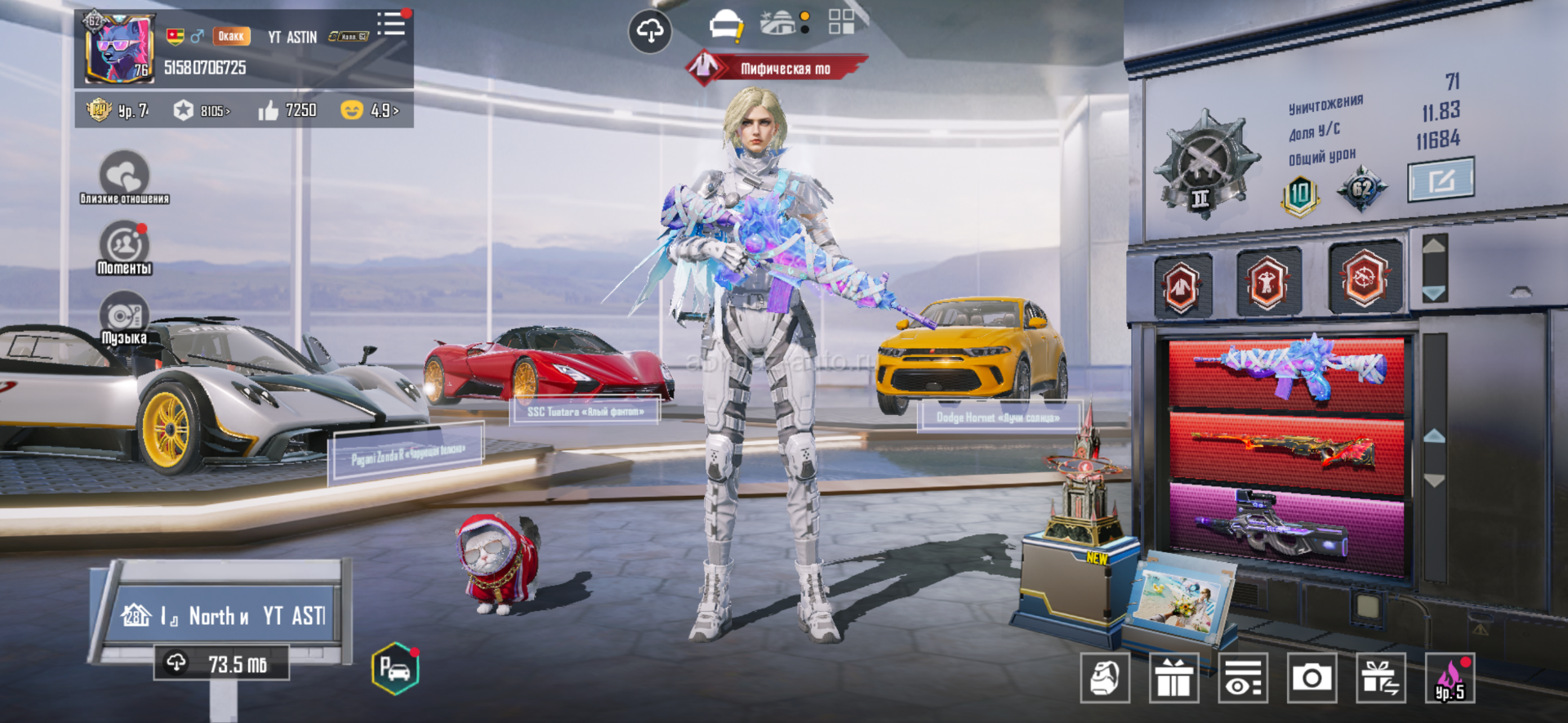The image size is (1568, 723).
Task: Open the parking garage icon
Action: tap(395, 669)
